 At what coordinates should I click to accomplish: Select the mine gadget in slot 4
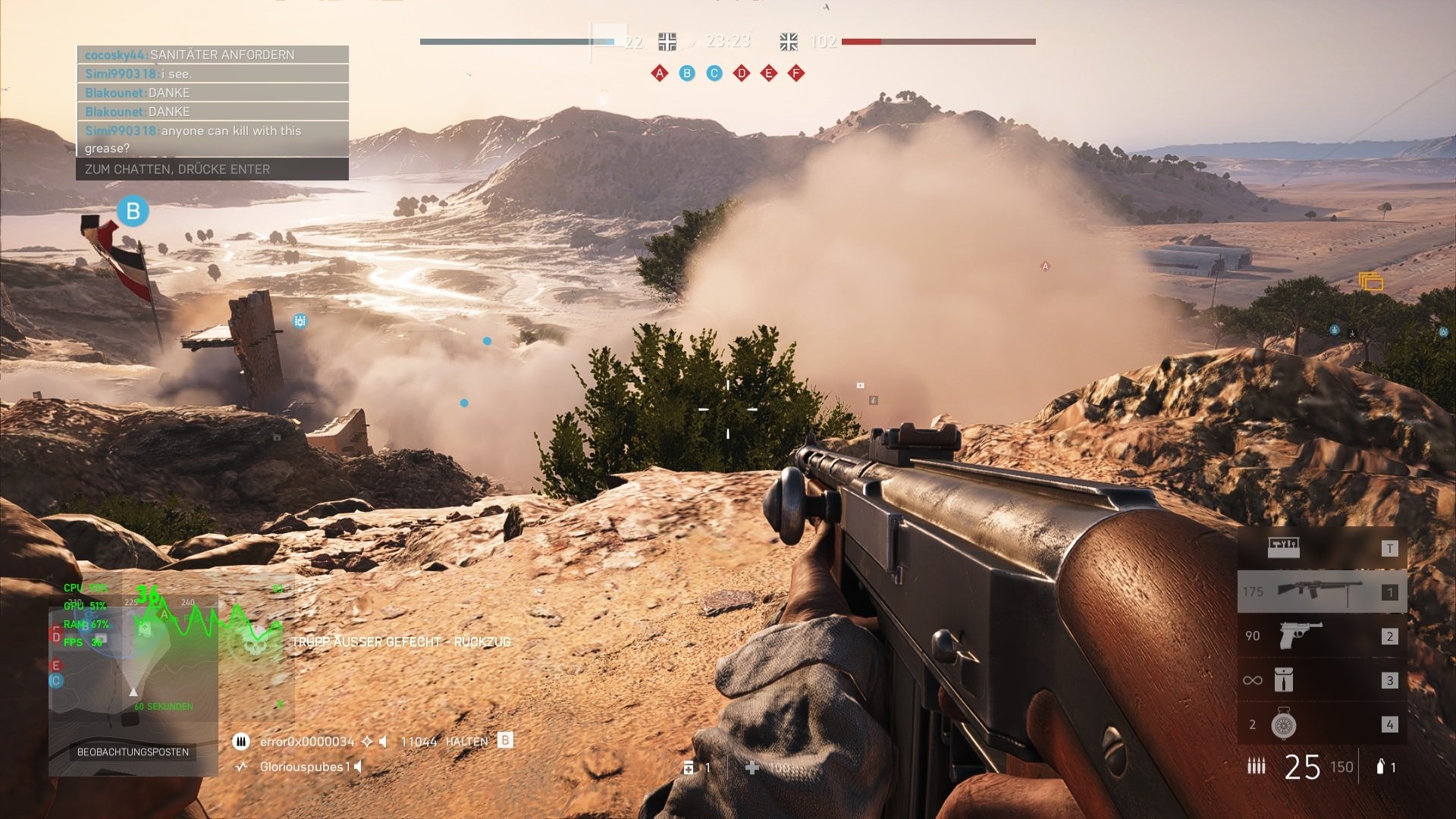tap(1322, 724)
